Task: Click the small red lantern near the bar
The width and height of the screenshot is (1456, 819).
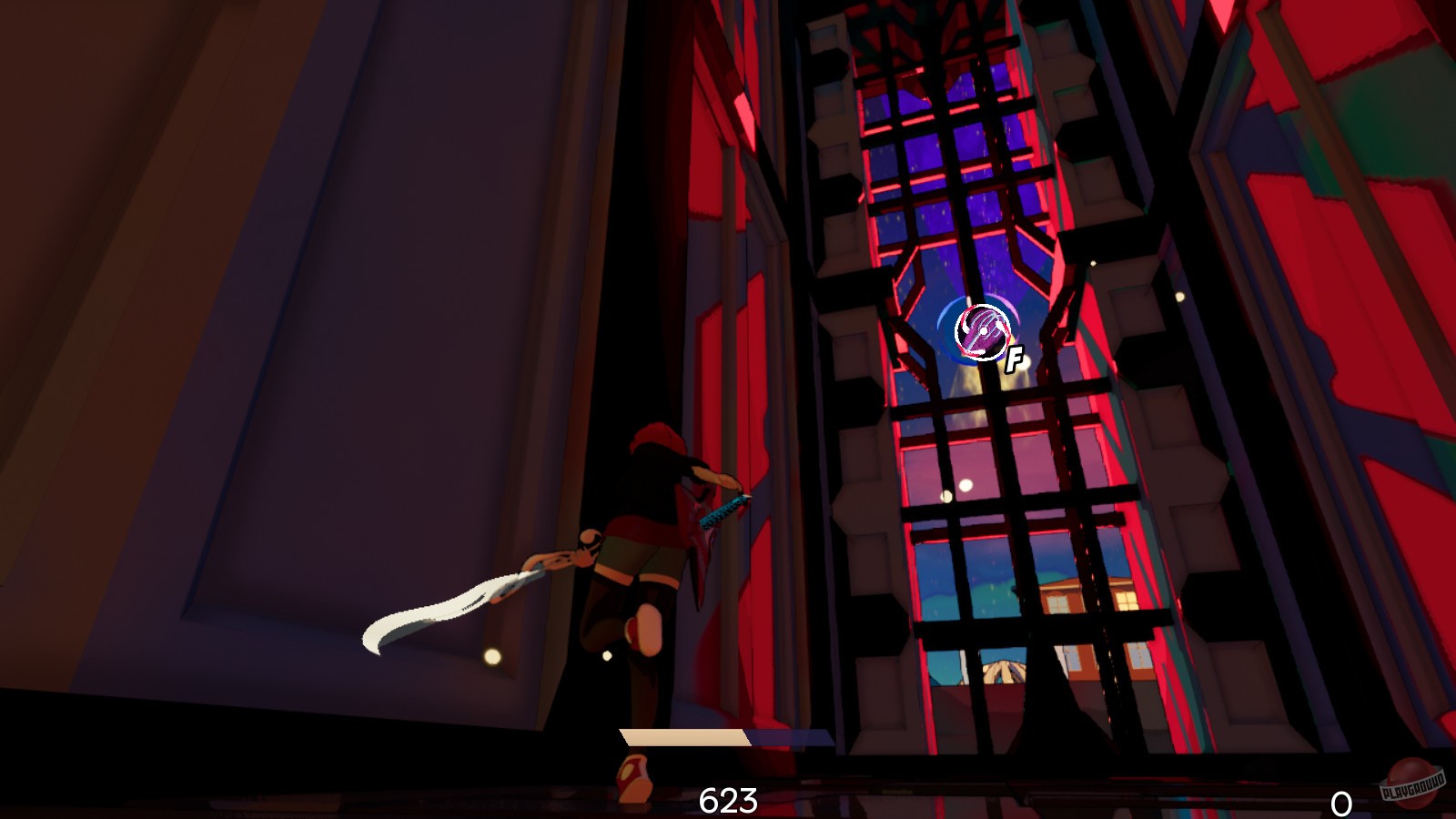Action: 634,780
